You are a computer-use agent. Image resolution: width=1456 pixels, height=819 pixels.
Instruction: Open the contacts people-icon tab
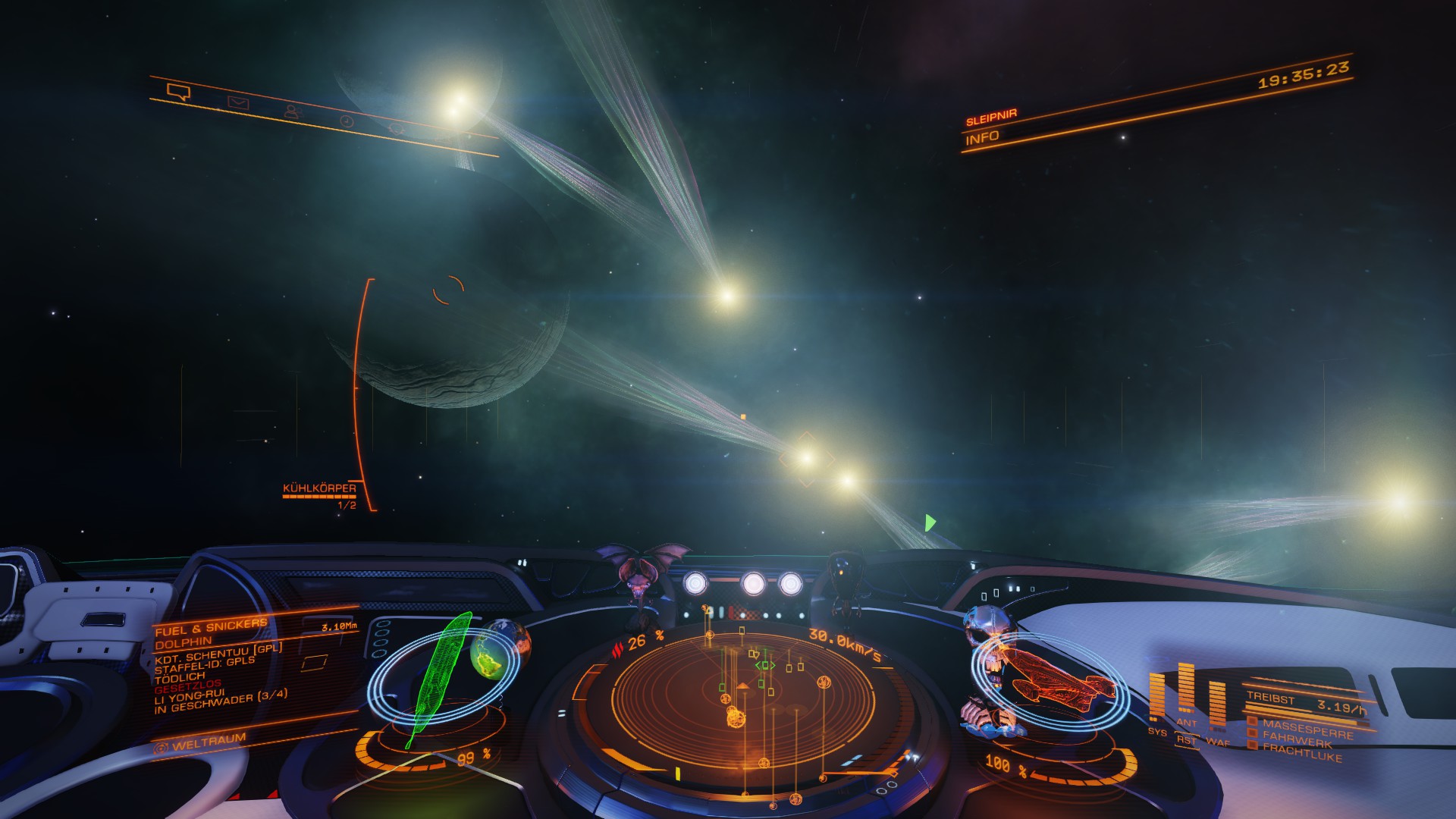(x=292, y=112)
